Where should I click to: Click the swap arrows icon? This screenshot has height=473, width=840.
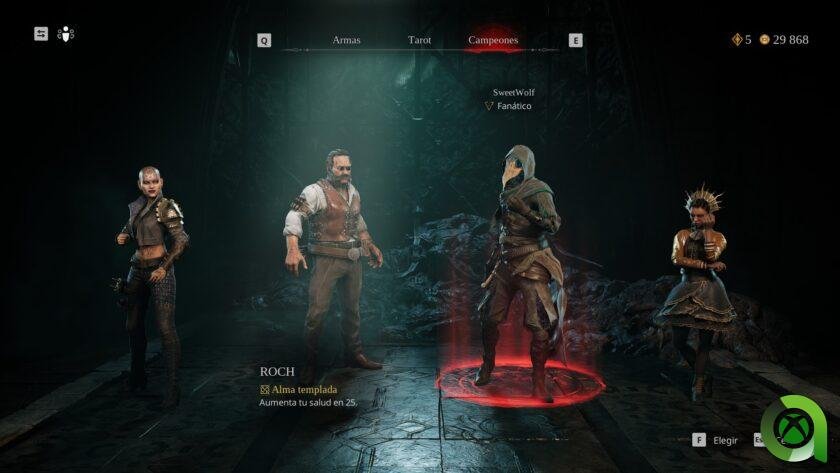coord(41,34)
